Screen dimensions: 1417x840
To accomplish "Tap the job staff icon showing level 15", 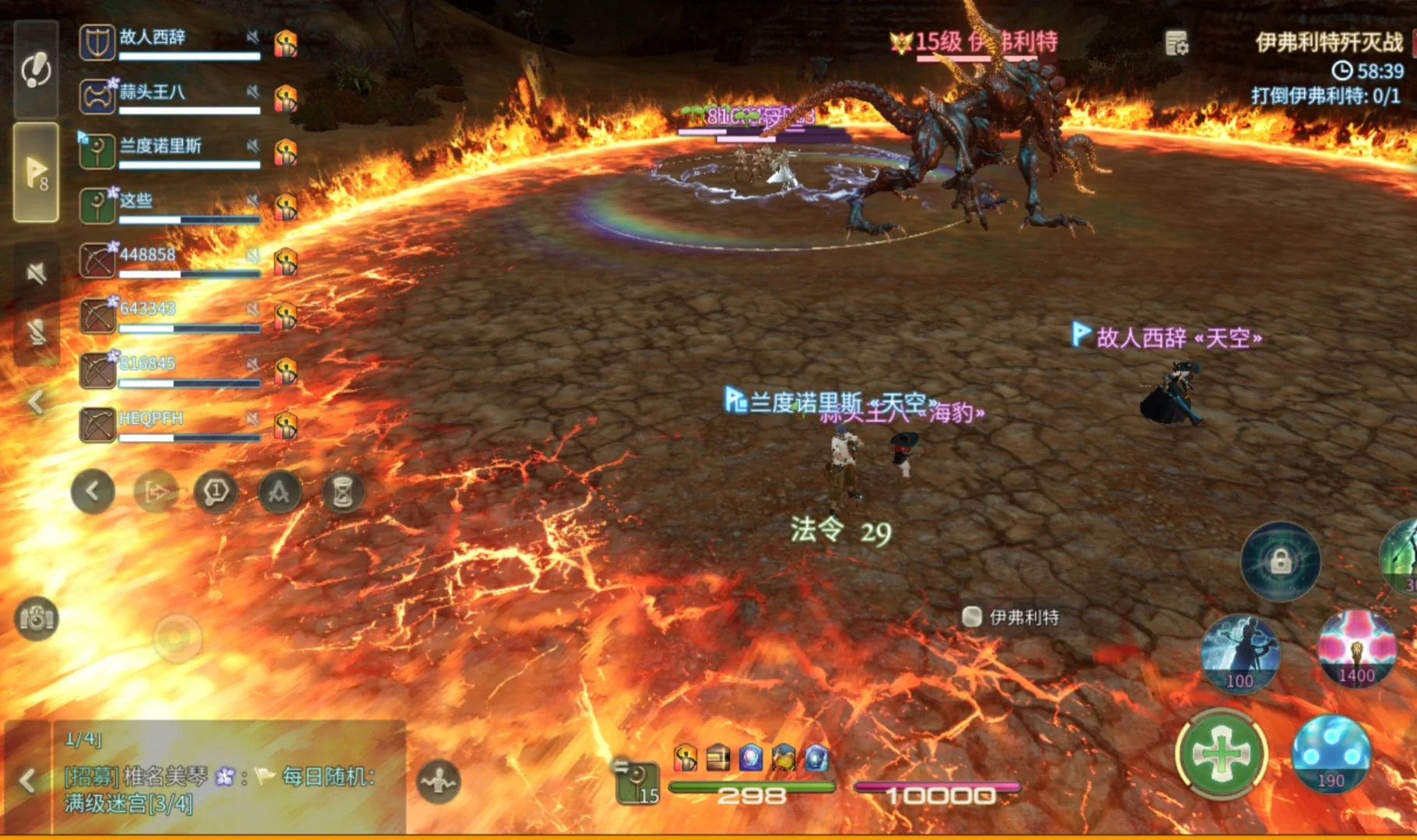I will [x=637, y=782].
